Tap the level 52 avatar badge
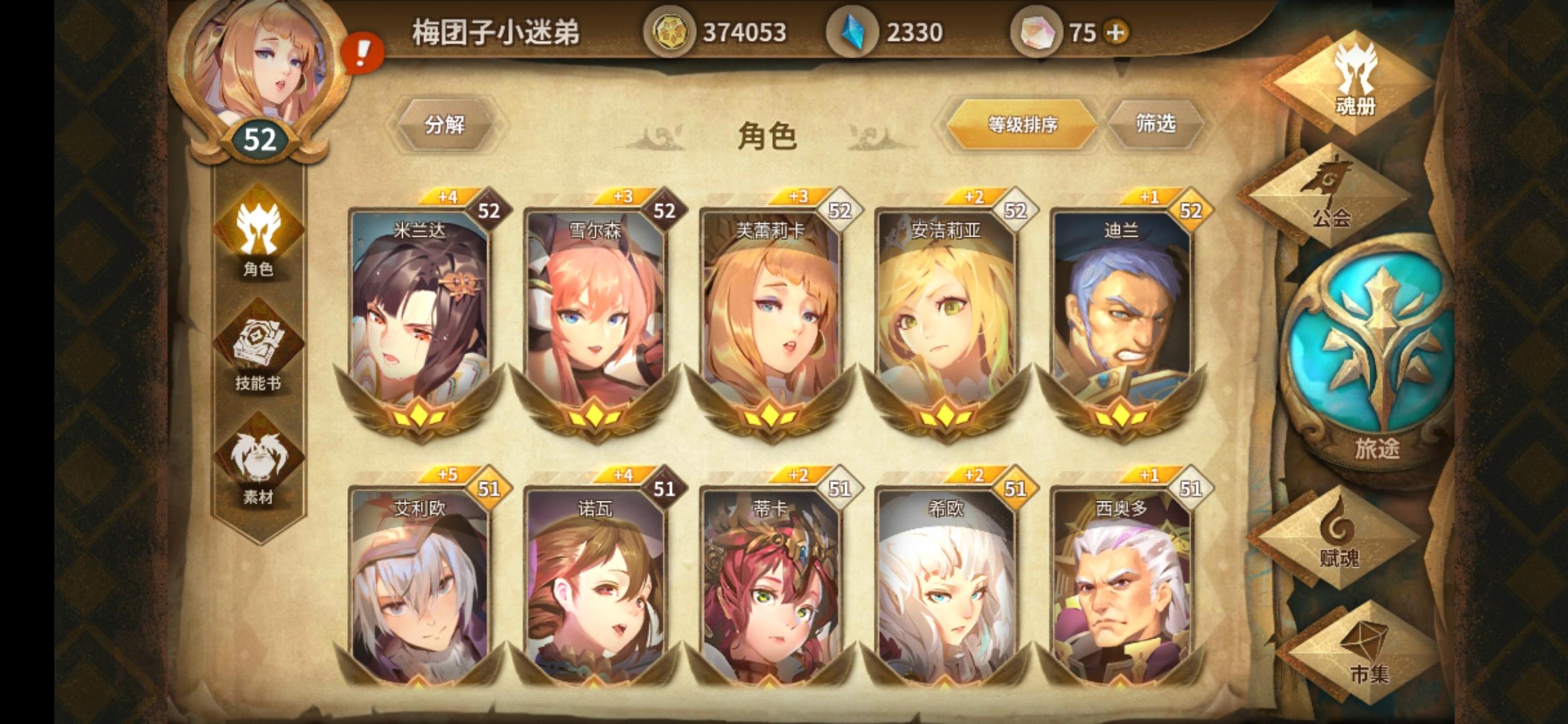 tap(259, 139)
